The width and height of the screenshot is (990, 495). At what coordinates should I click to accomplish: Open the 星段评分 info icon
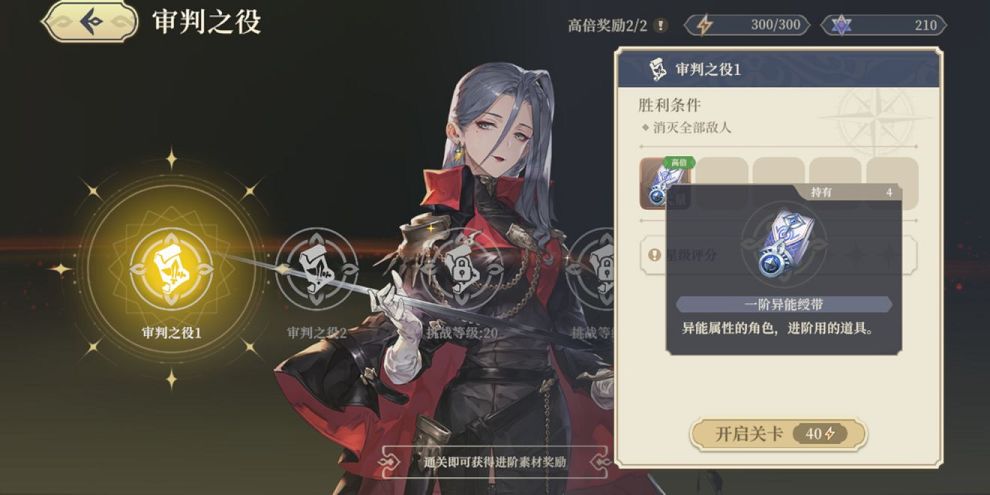click(x=654, y=255)
